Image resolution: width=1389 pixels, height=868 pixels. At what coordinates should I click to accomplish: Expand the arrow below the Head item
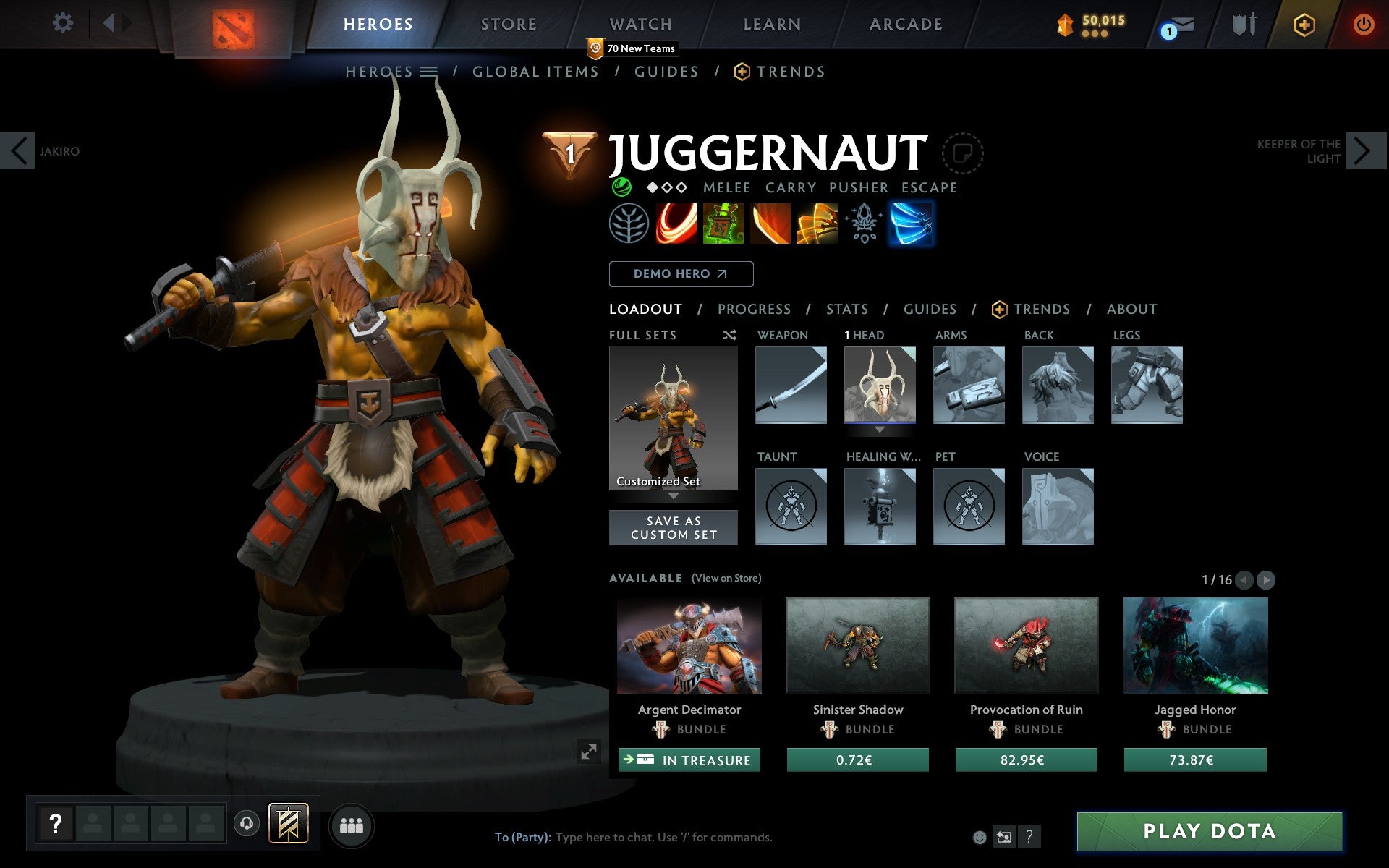click(x=880, y=428)
